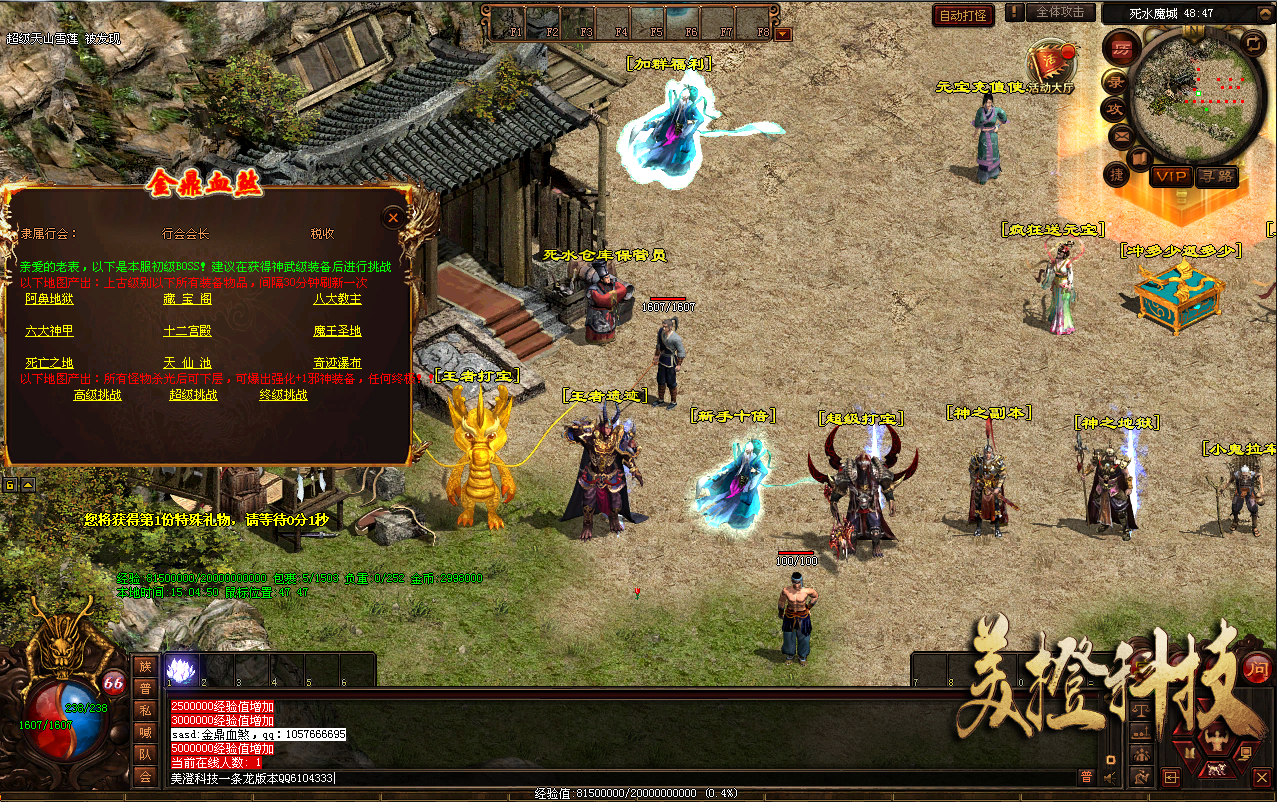This screenshot has width=1277, height=802.
Task: Use the white lotus item in slot 1
Action: coord(180,669)
